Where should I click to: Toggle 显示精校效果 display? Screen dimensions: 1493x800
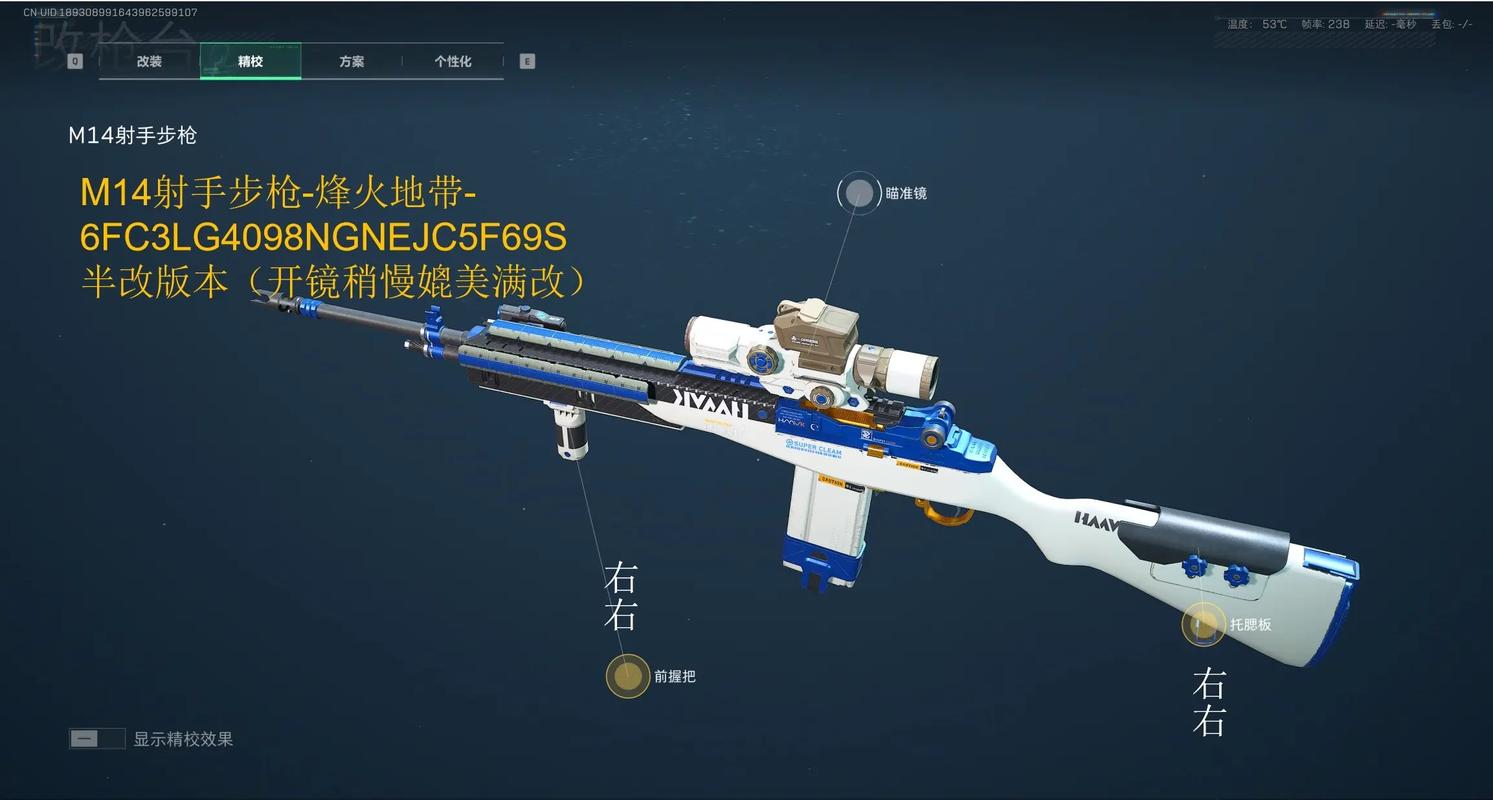tap(97, 739)
